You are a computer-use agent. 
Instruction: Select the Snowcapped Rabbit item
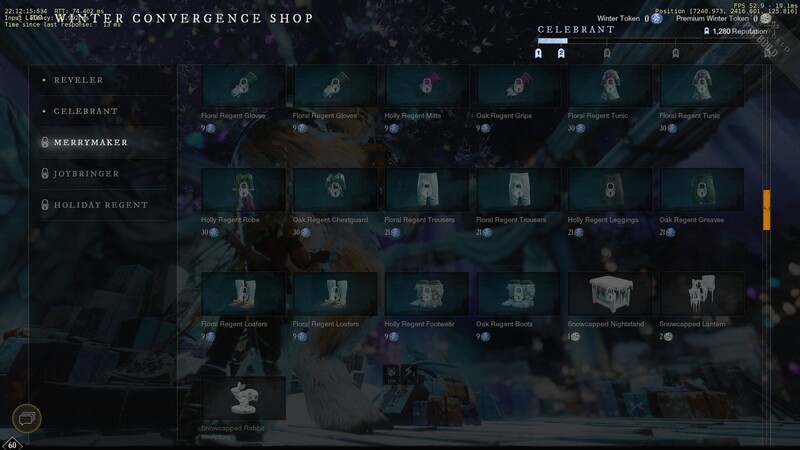243,397
